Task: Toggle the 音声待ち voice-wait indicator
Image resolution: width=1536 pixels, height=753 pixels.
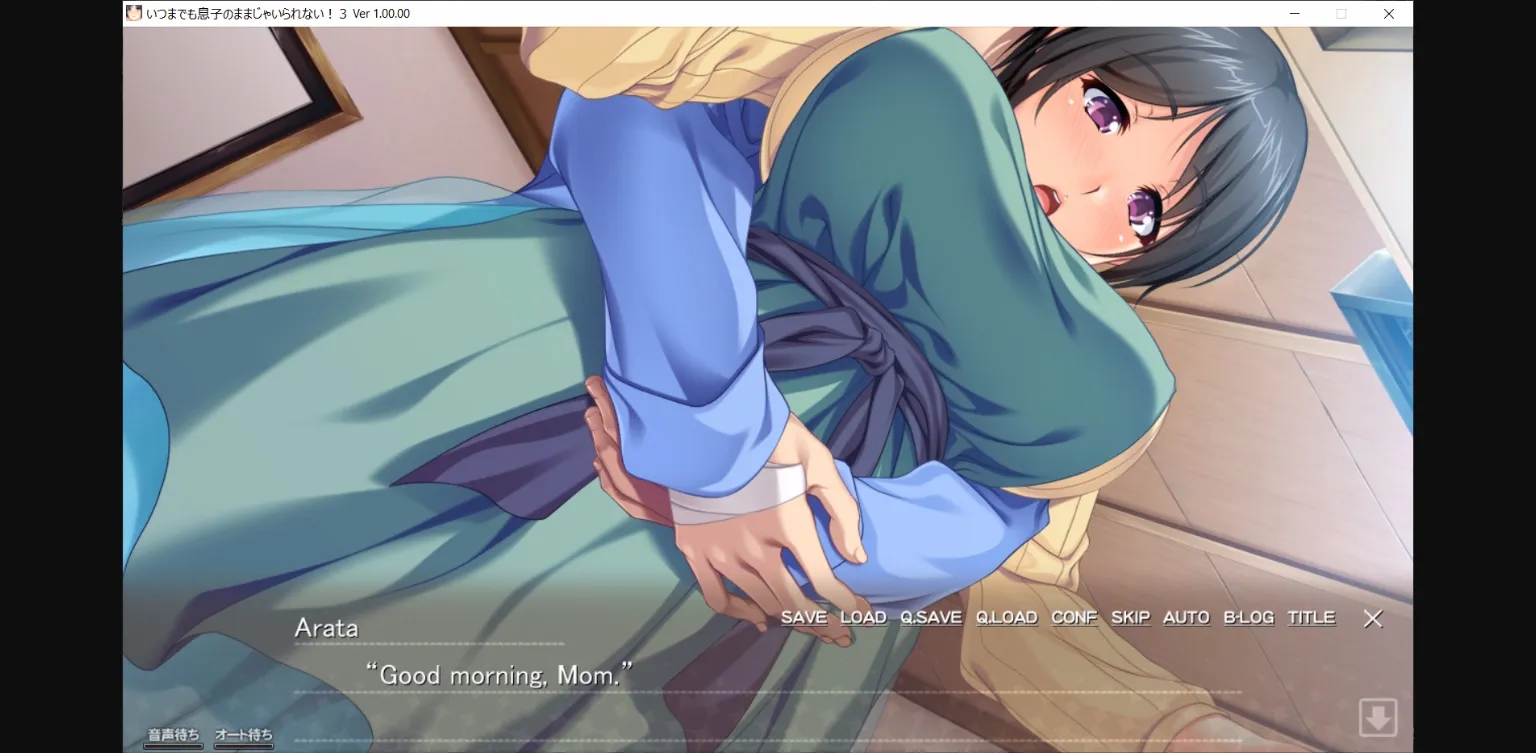Action: point(171,733)
